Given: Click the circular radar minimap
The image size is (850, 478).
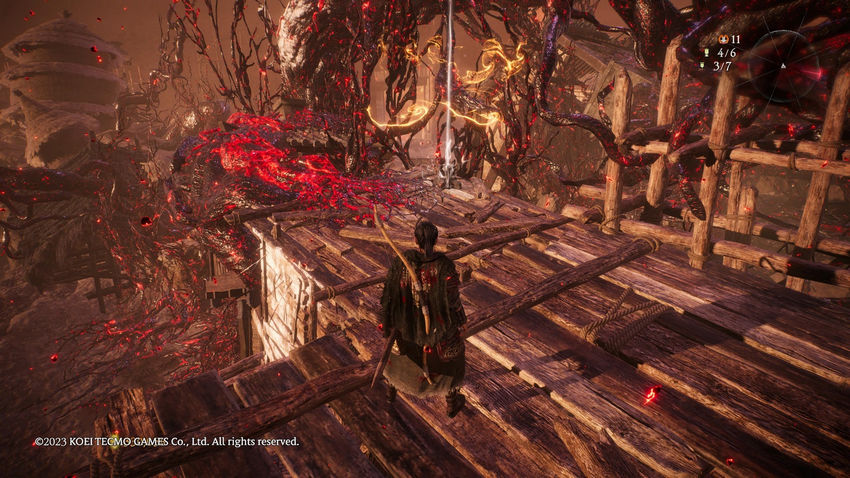Looking at the screenshot, I should [785, 64].
